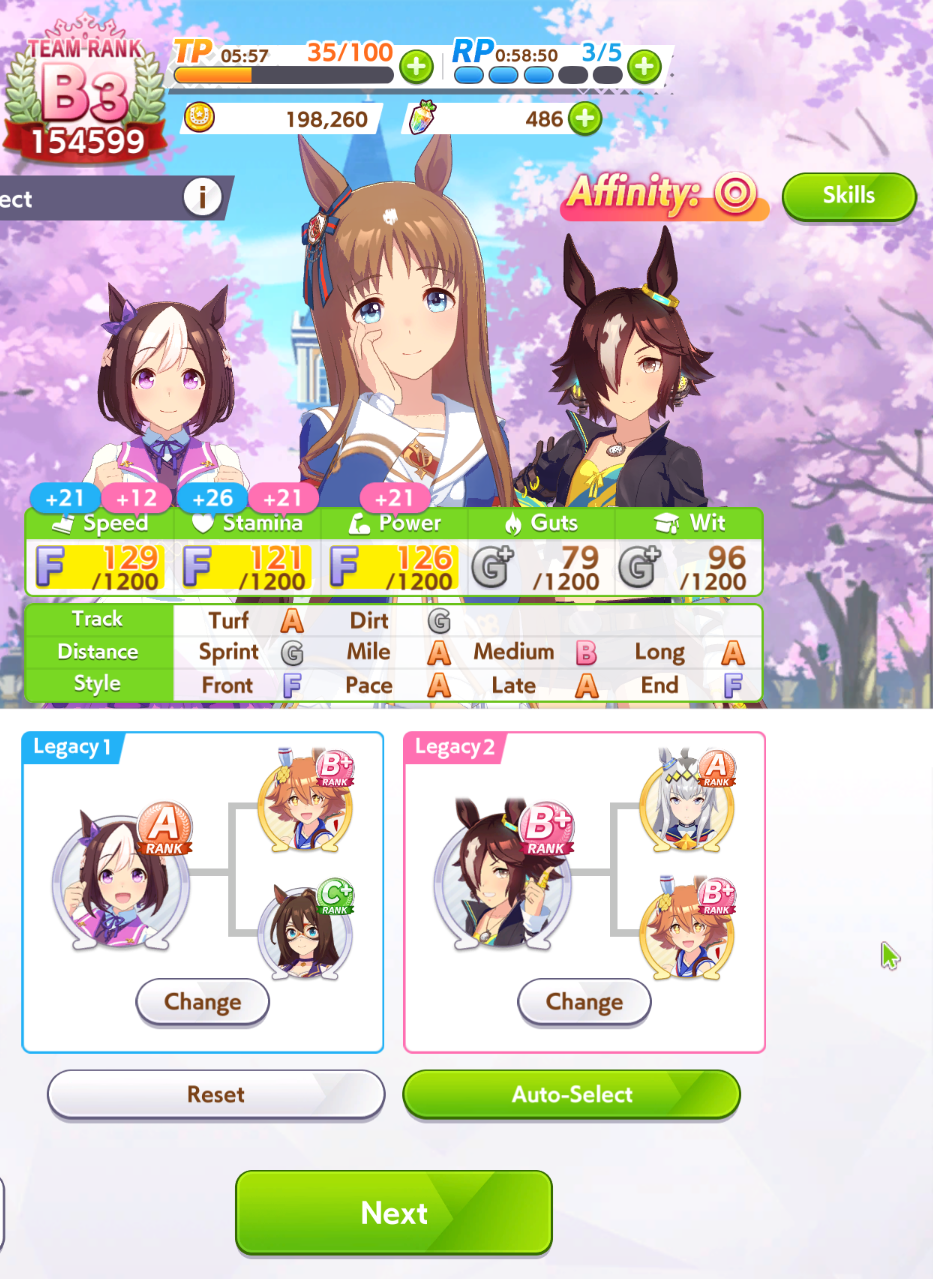Reset the legacy selection
933x1279 pixels.
click(x=216, y=1094)
